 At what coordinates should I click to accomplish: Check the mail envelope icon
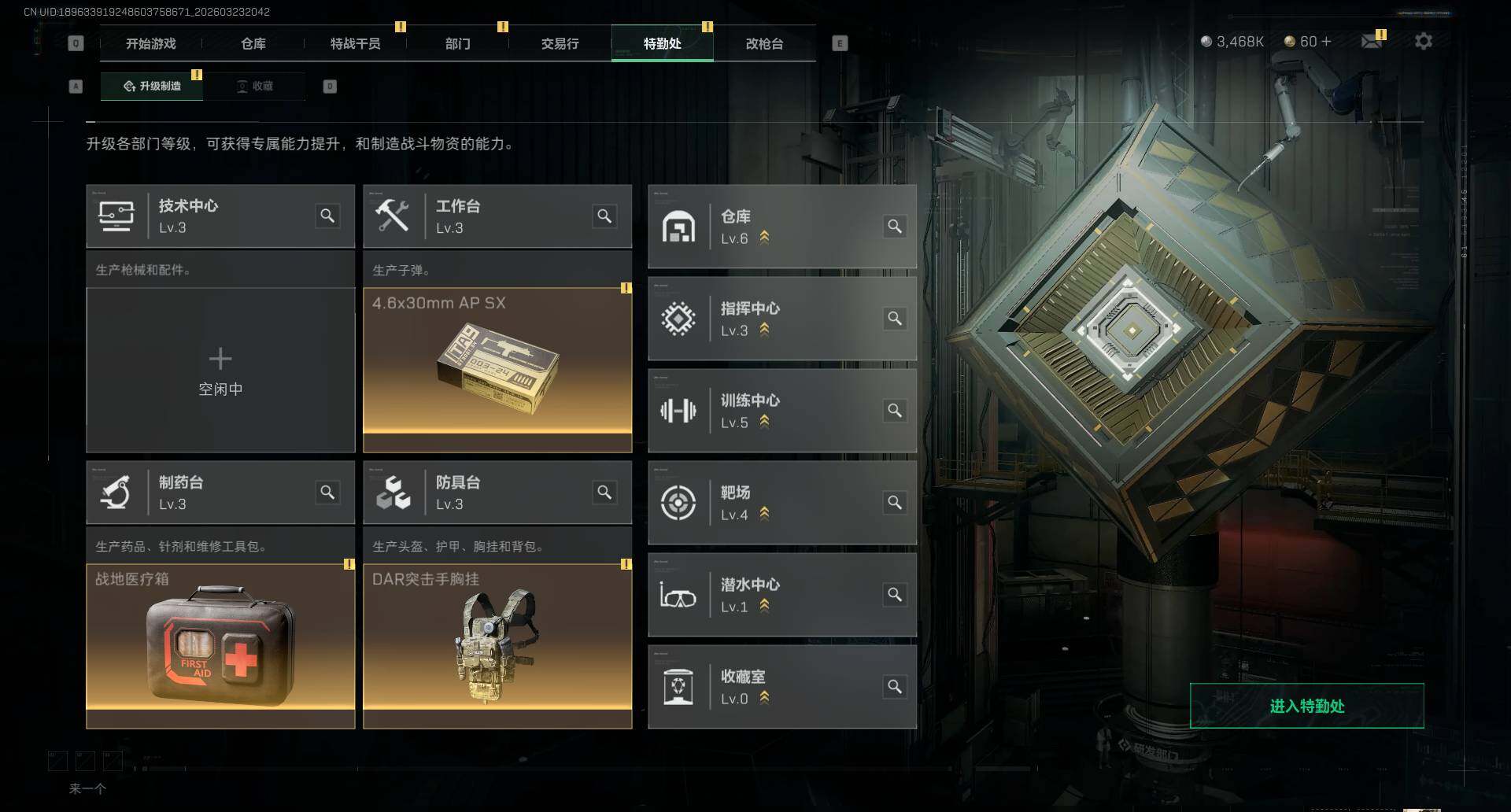point(1372,41)
